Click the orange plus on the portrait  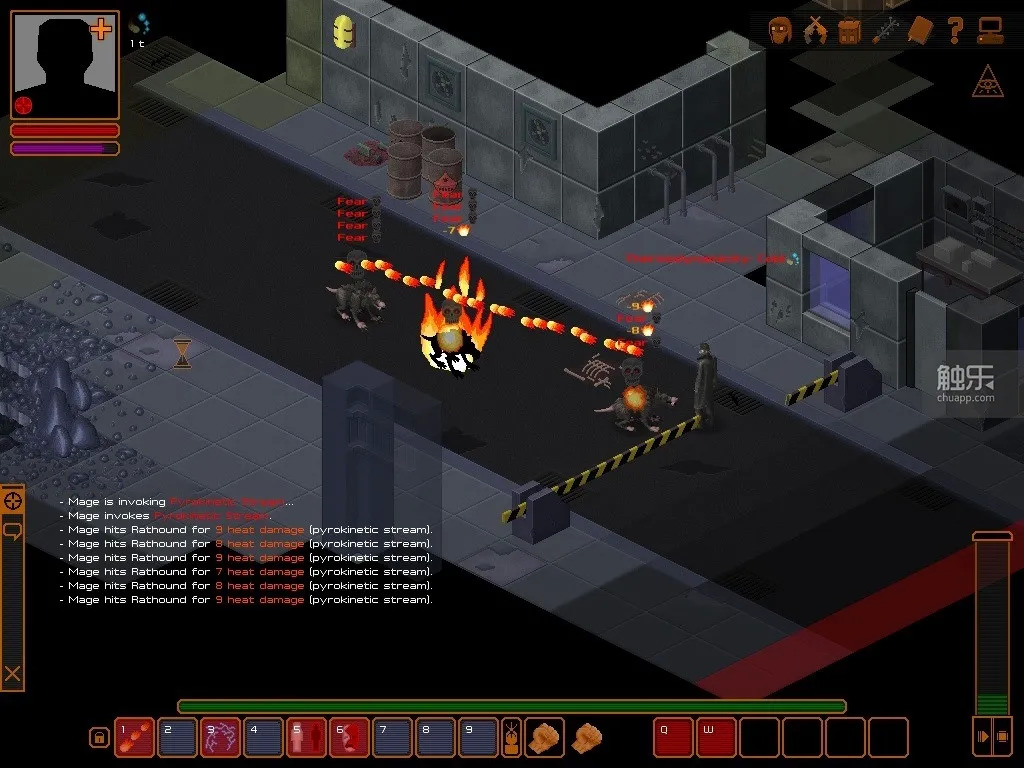[x=101, y=29]
